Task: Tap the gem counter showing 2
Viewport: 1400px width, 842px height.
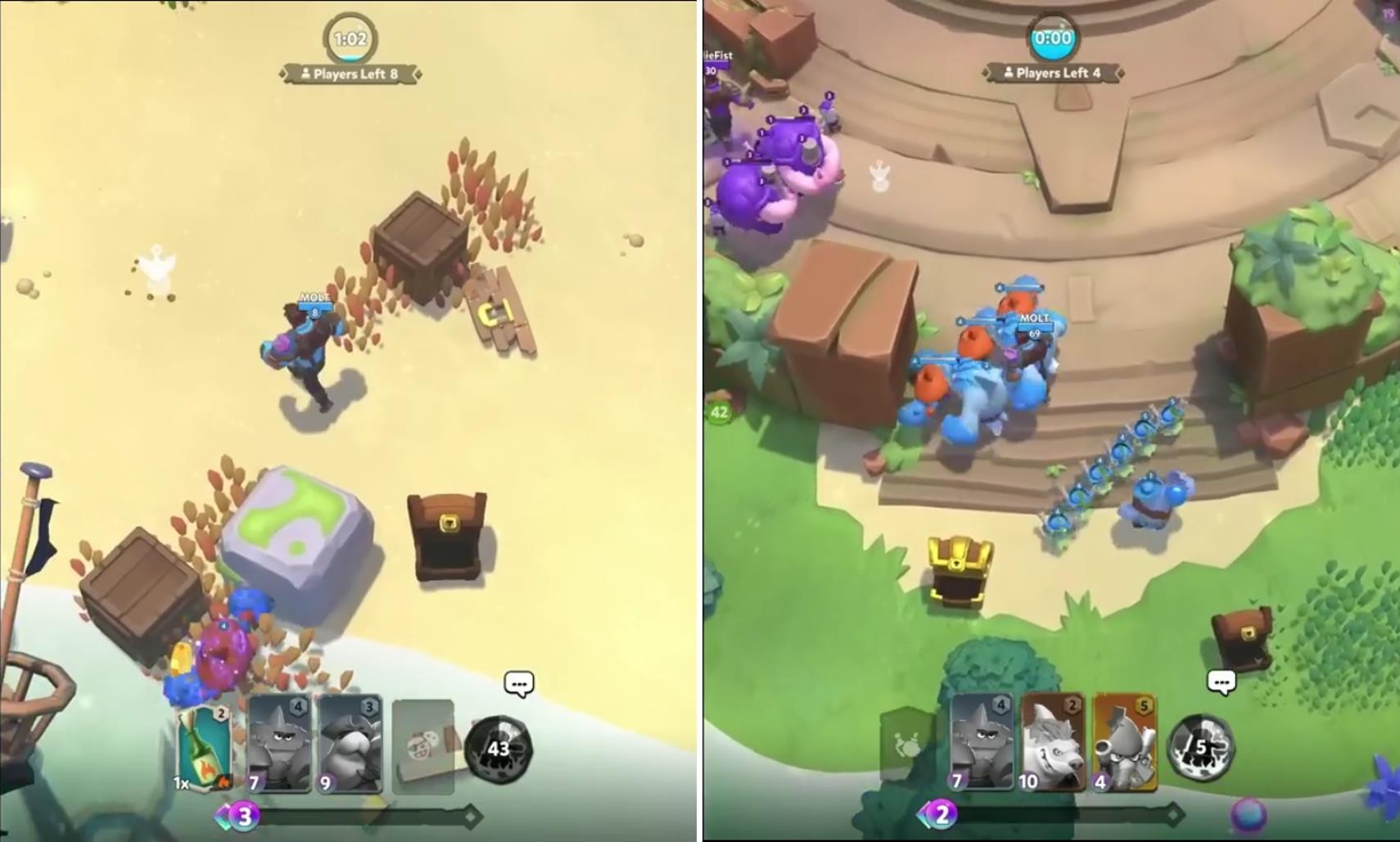Action: pos(942,813)
